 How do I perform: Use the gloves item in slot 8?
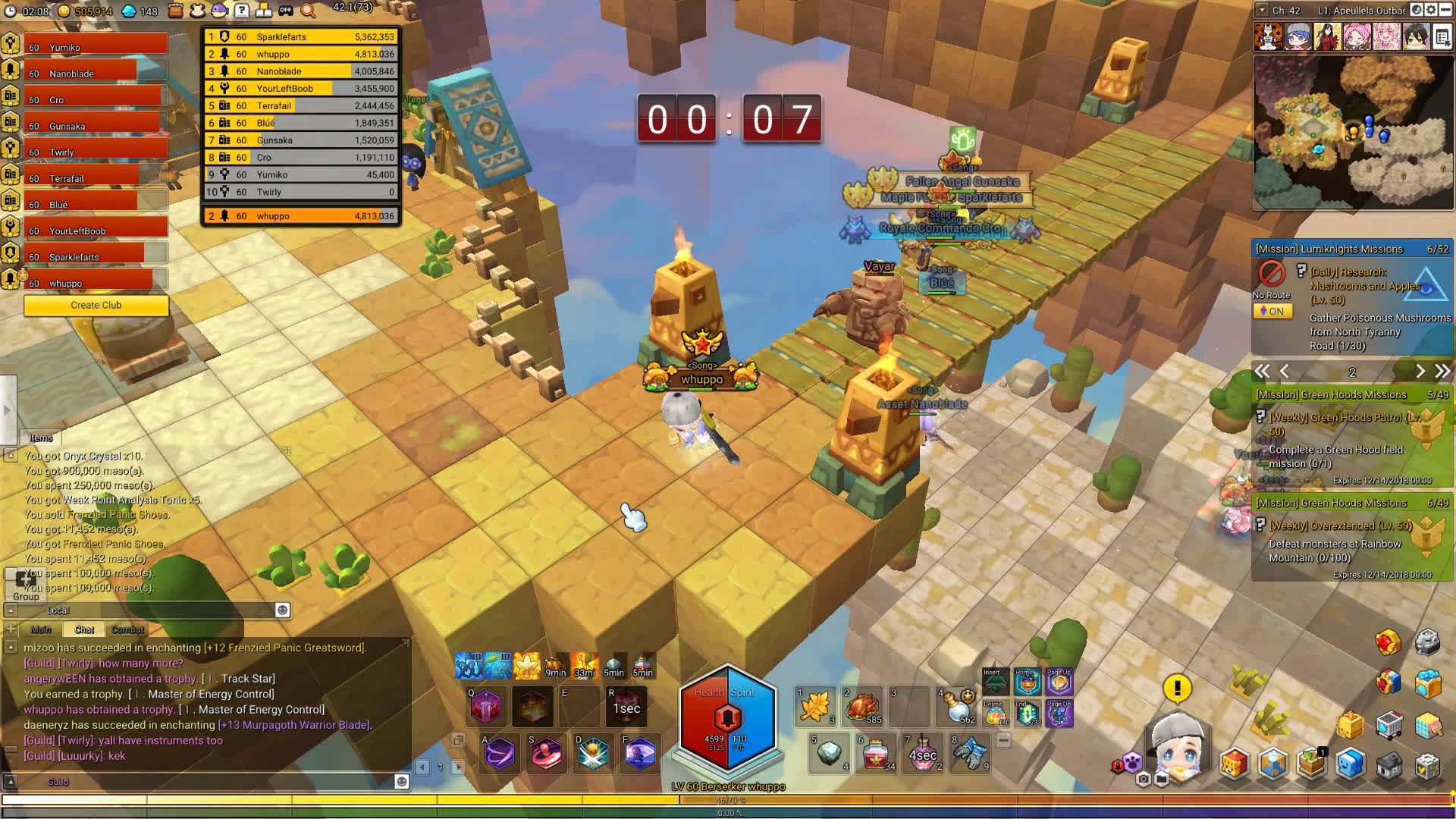tap(969, 752)
